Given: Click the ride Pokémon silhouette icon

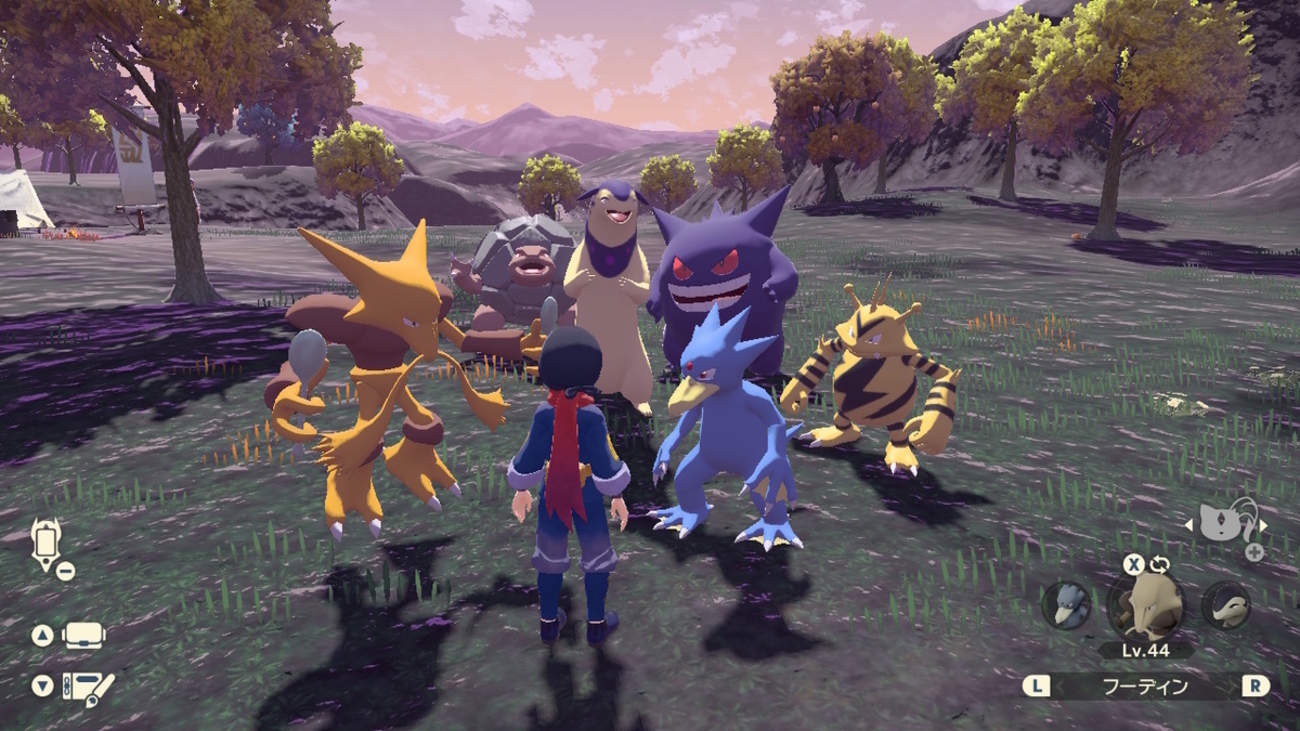Looking at the screenshot, I should pyautogui.click(x=1226, y=521).
